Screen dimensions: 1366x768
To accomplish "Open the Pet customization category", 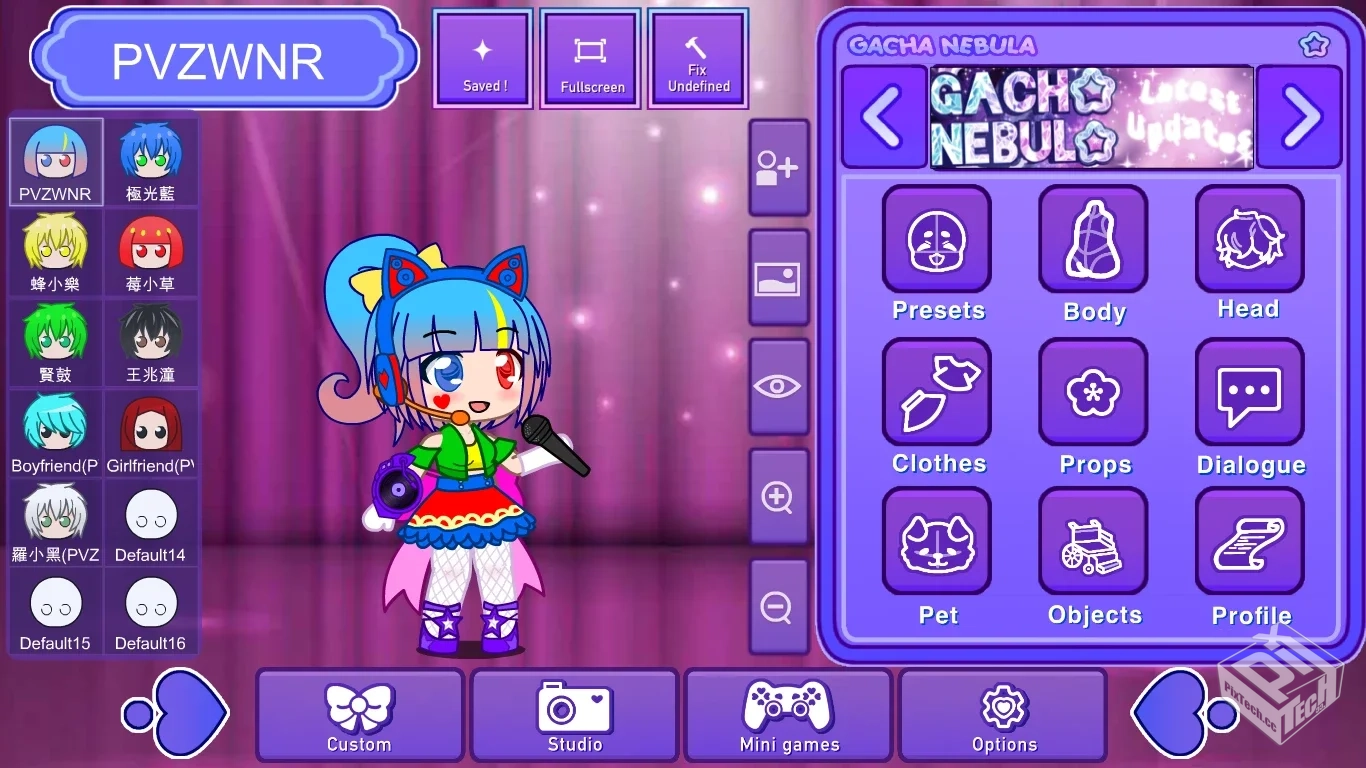I will (x=937, y=542).
